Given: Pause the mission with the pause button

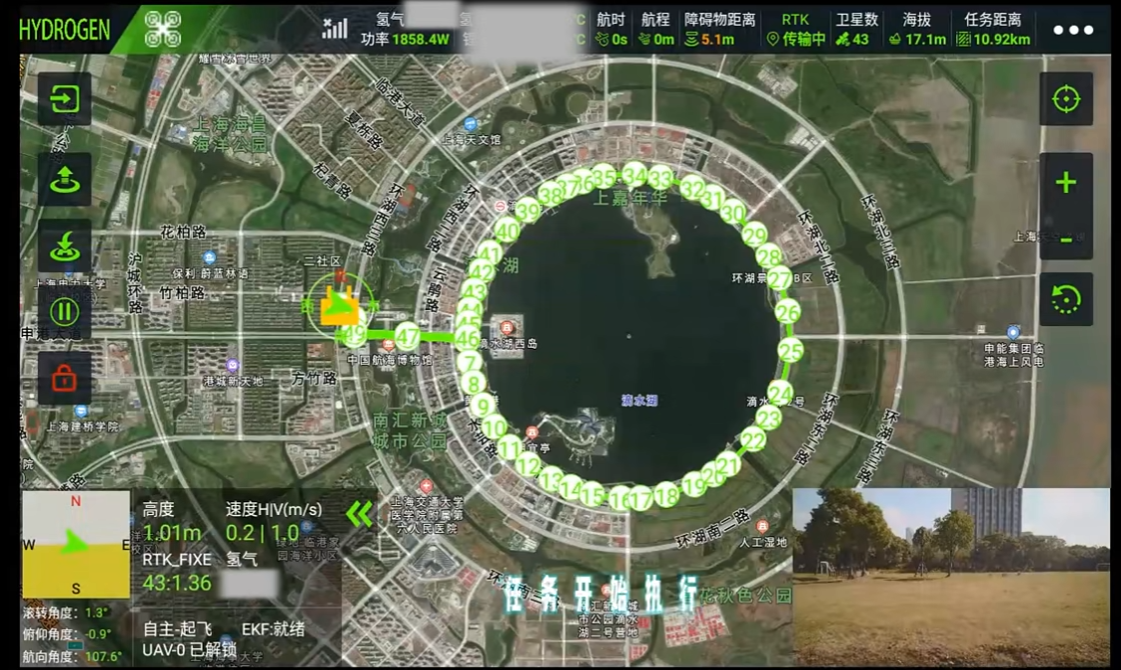Looking at the screenshot, I should pyautogui.click(x=65, y=311).
